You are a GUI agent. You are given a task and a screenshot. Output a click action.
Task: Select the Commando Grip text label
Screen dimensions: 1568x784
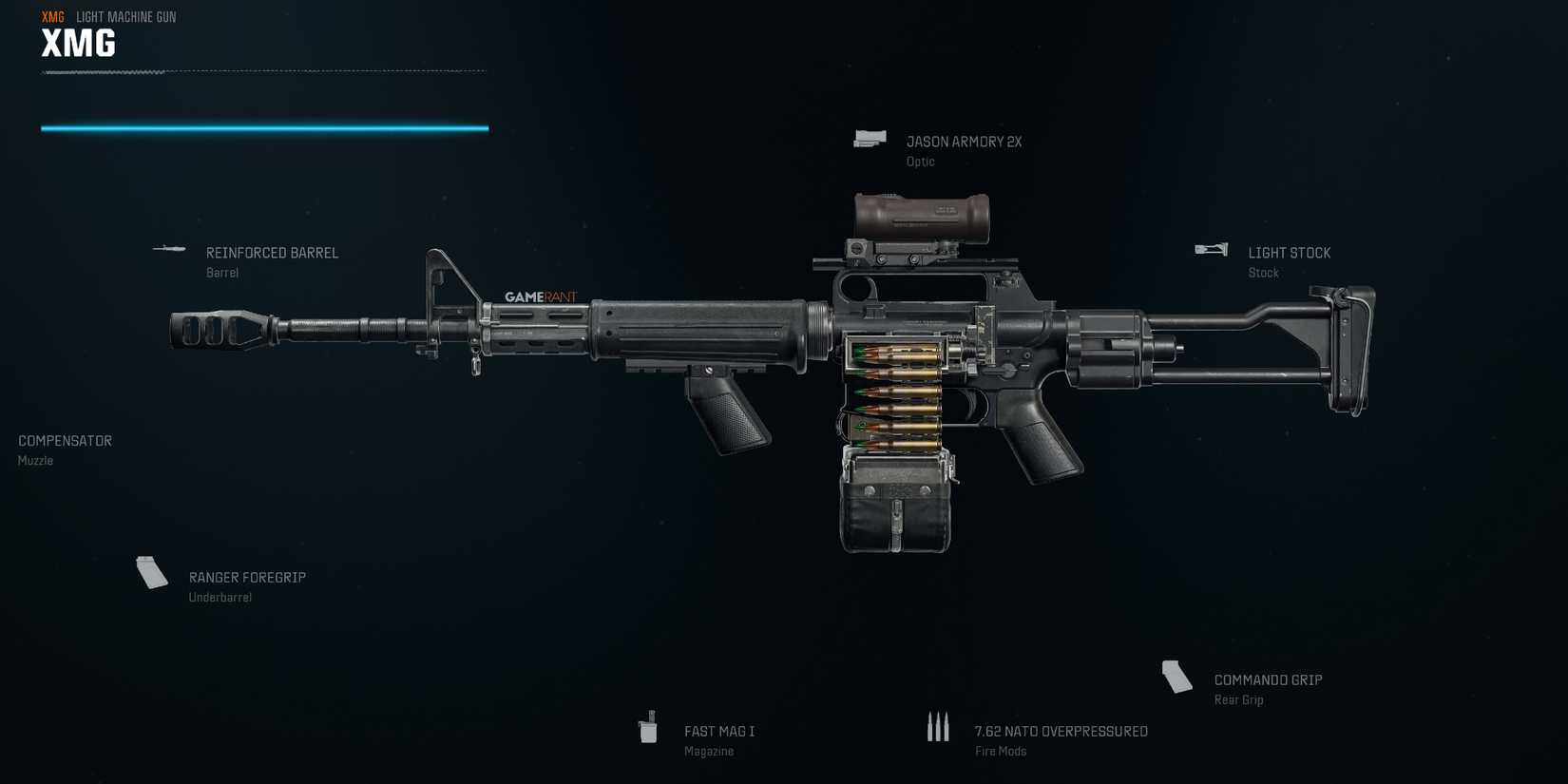point(1266,679)
